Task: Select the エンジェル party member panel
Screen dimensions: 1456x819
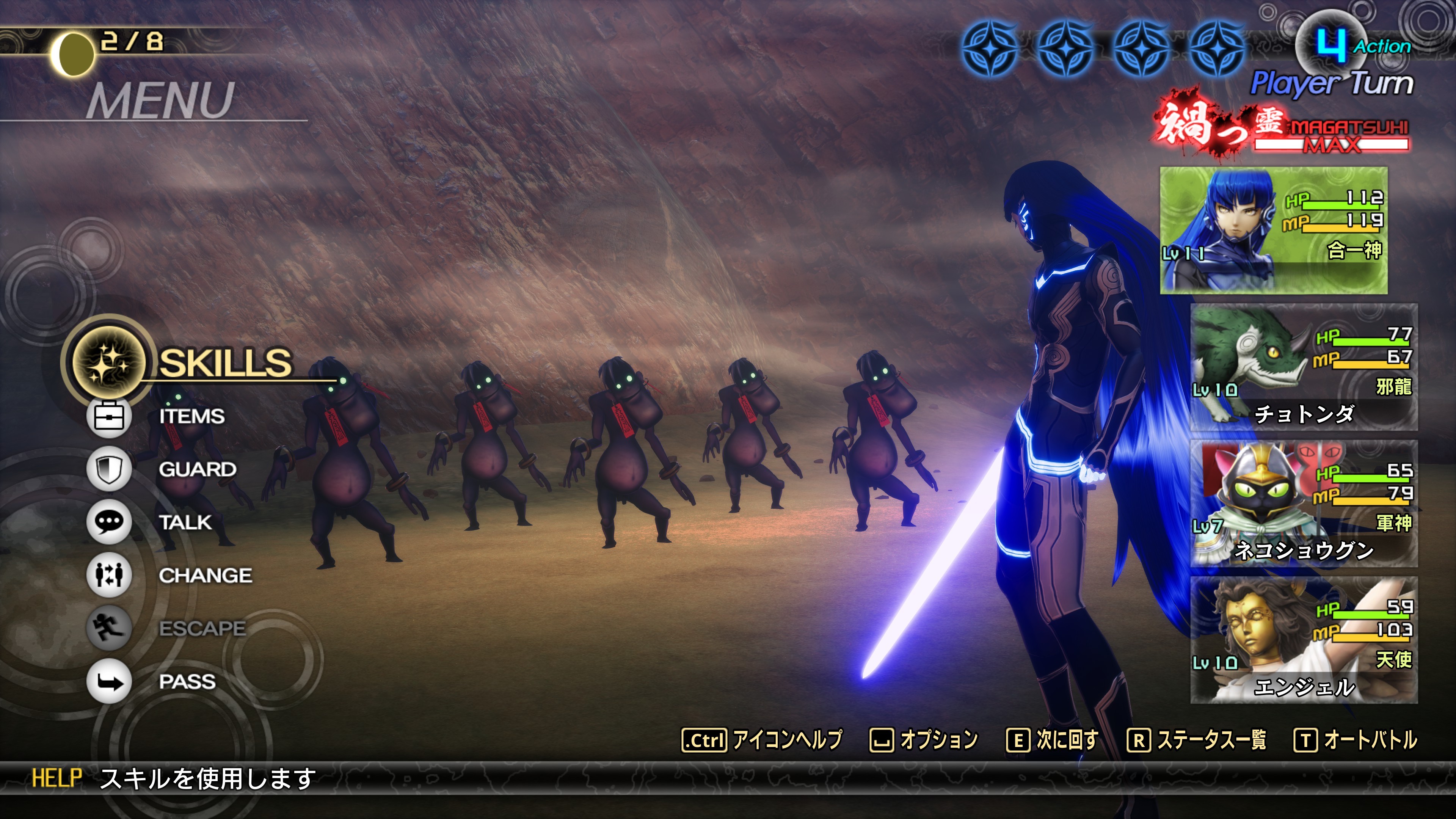Action: [1304, 640]
